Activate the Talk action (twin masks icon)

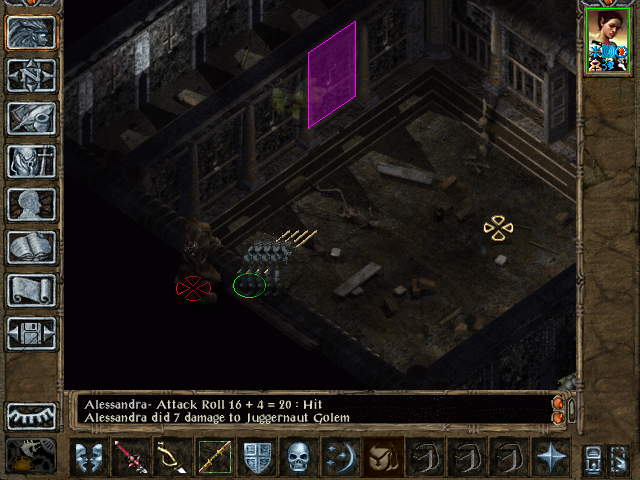click(x=89, y=457)
